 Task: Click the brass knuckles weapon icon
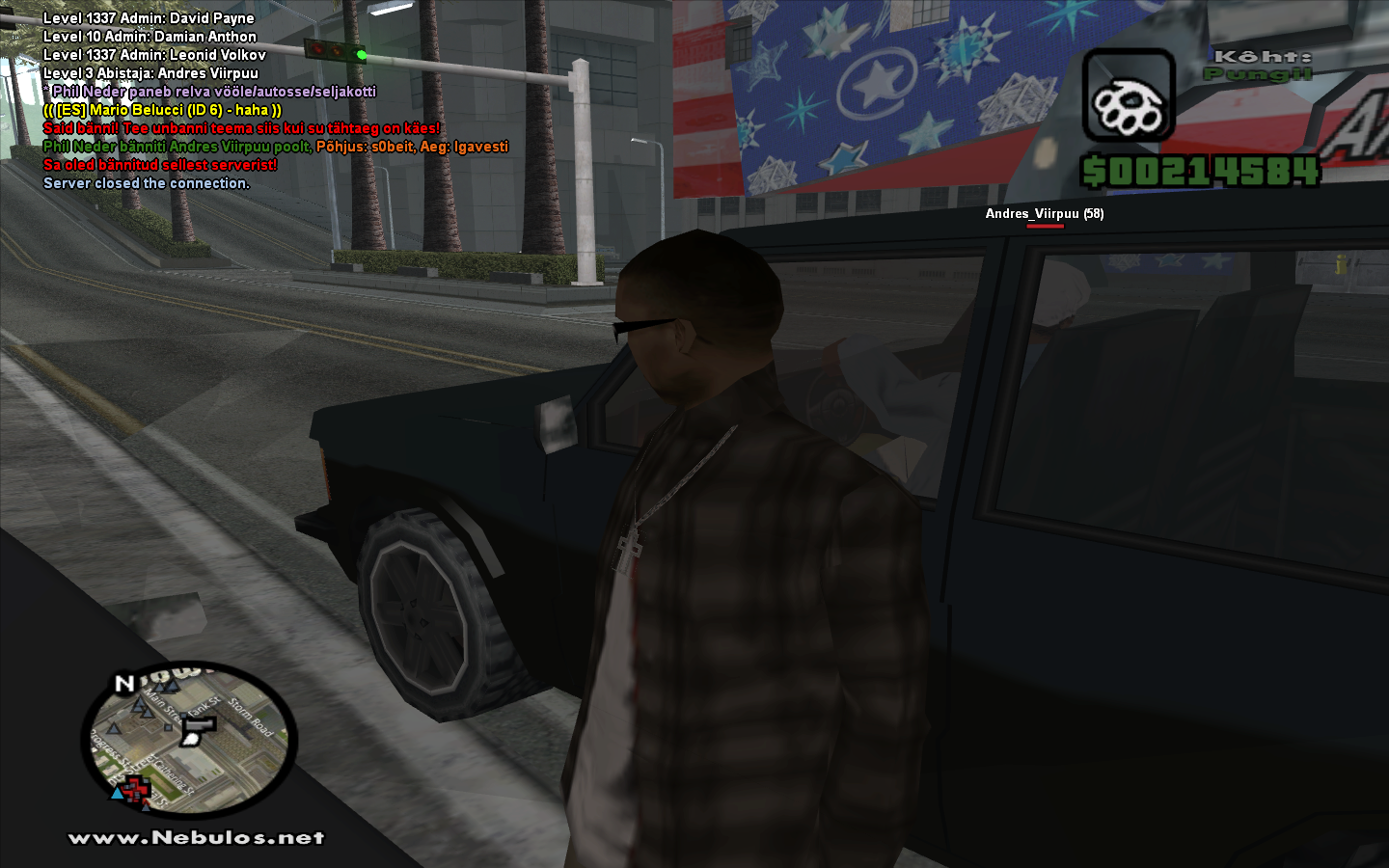pyautogui.click(x=1128, y=97)
